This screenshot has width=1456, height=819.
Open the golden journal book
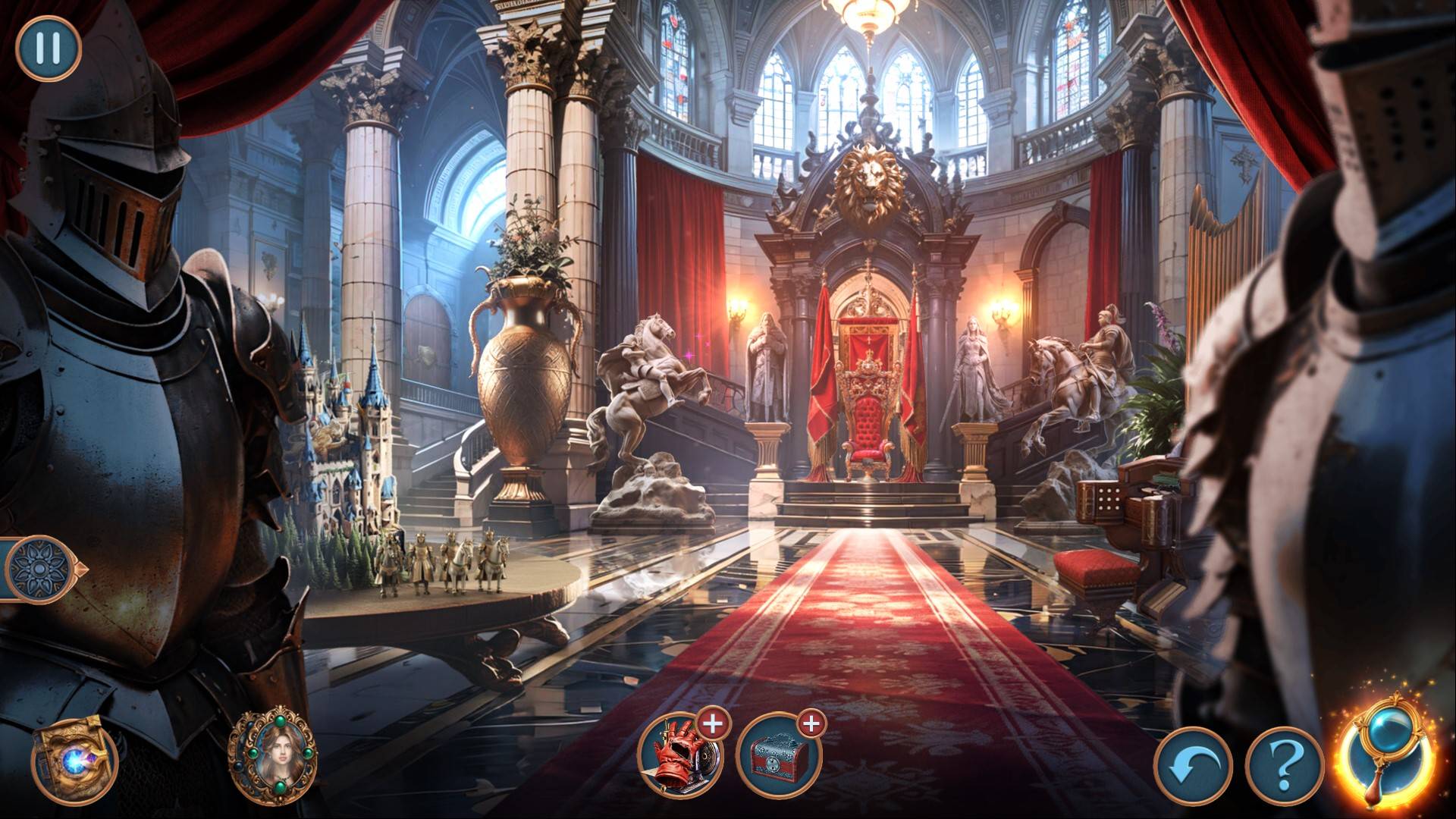73,758
